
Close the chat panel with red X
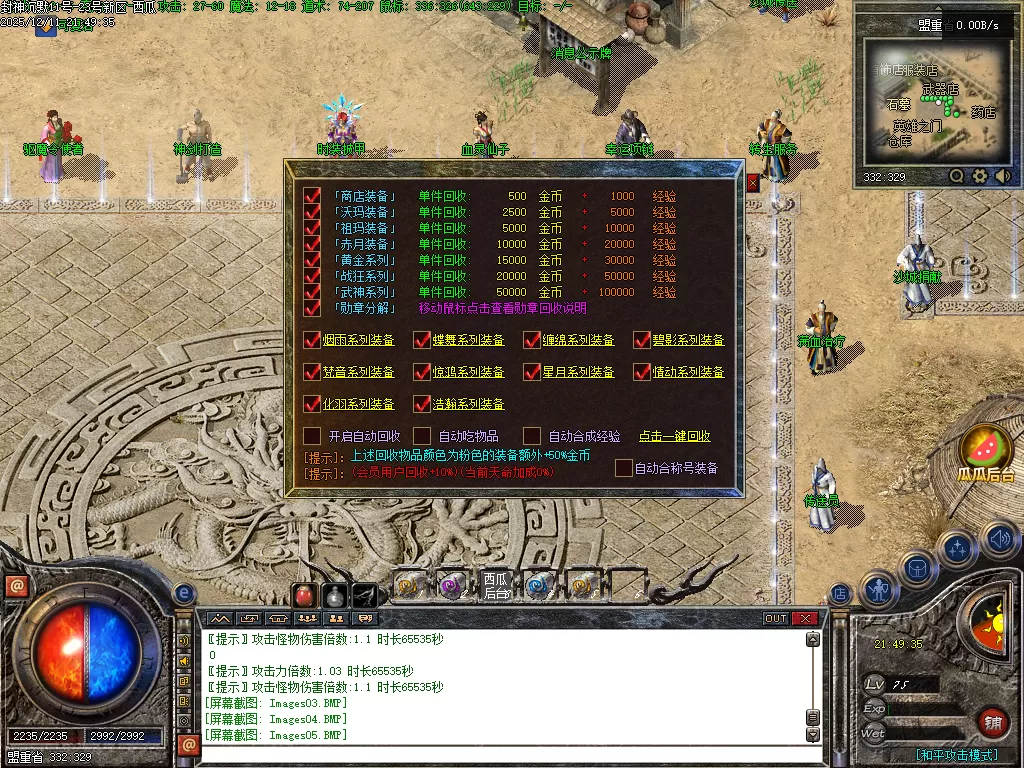804,619
